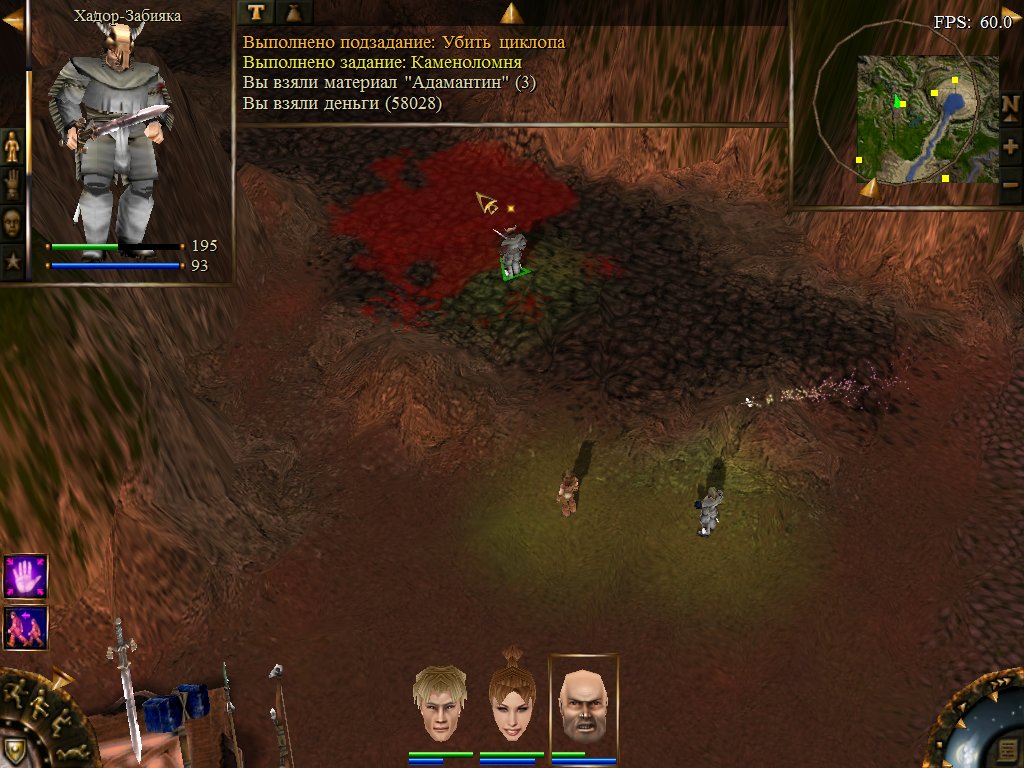Show the body figure view tab
Image resolution: width=1024 pixels, height=768 pixels.
(x=12, y=147)
